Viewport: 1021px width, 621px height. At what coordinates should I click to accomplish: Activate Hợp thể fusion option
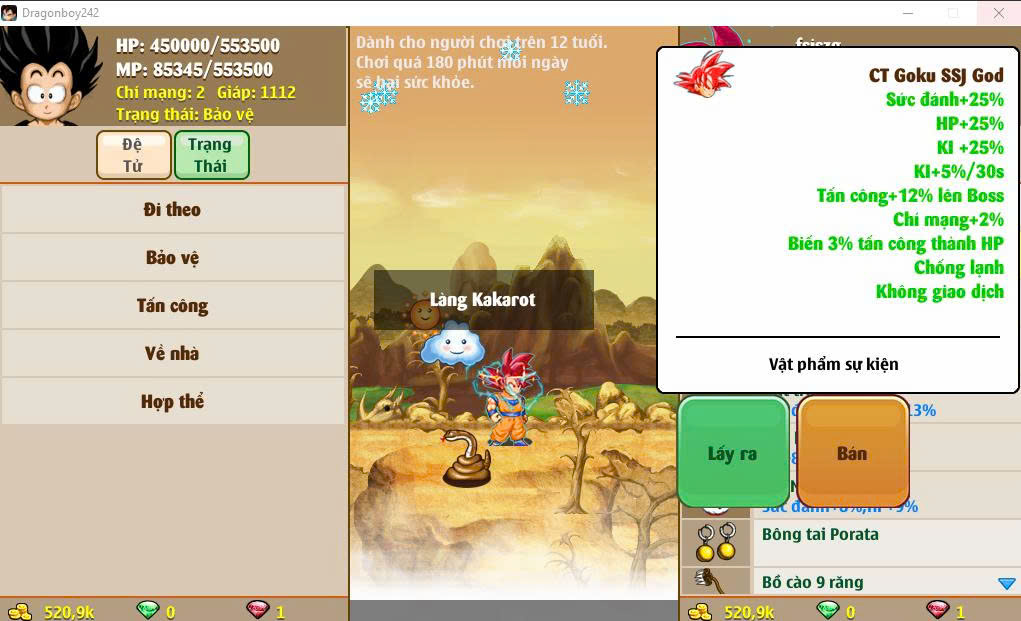172,401
